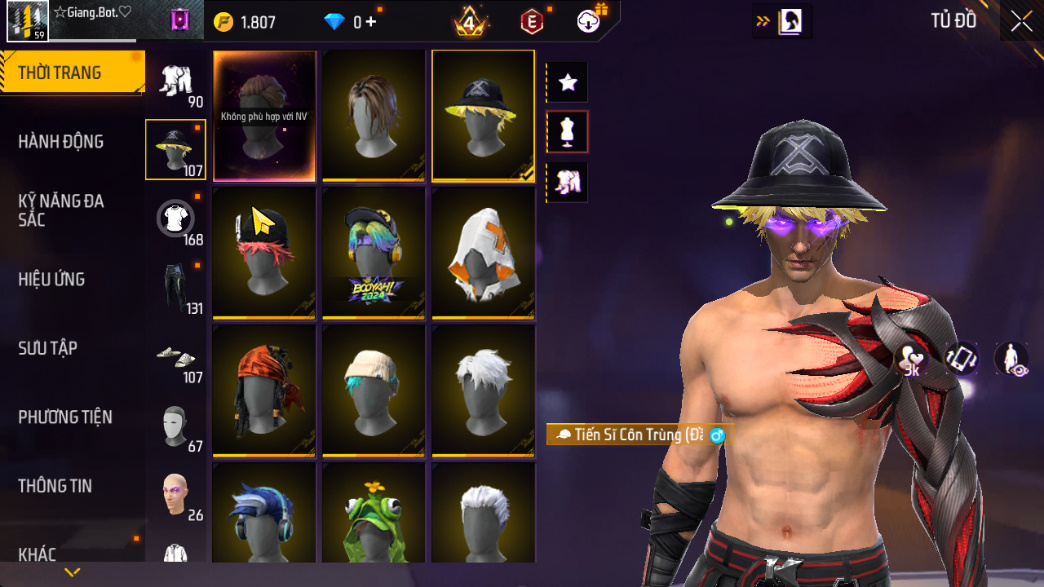Click the Giang.Bot player profile avatar
Viewport: 1044px width, 587px height.
pos(27,21)
